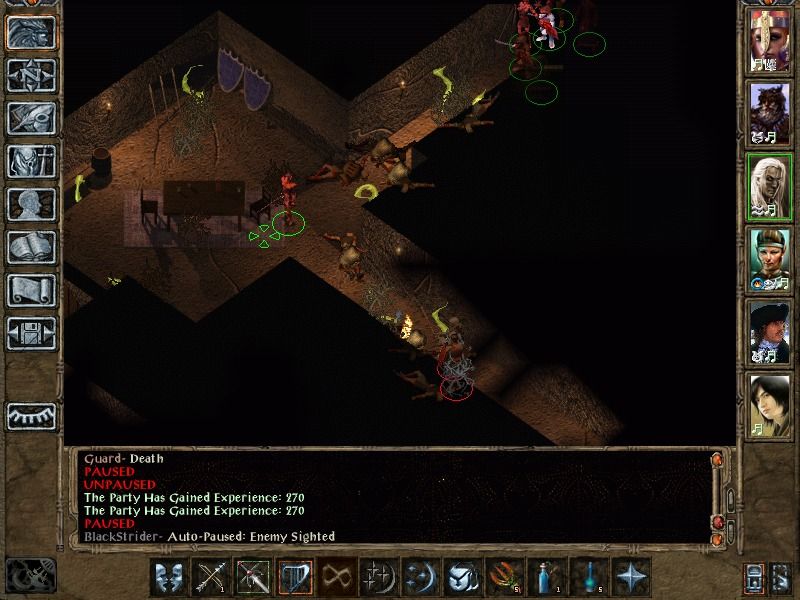
Task: Open the journal with the quill icon
Action: (31, 118)
